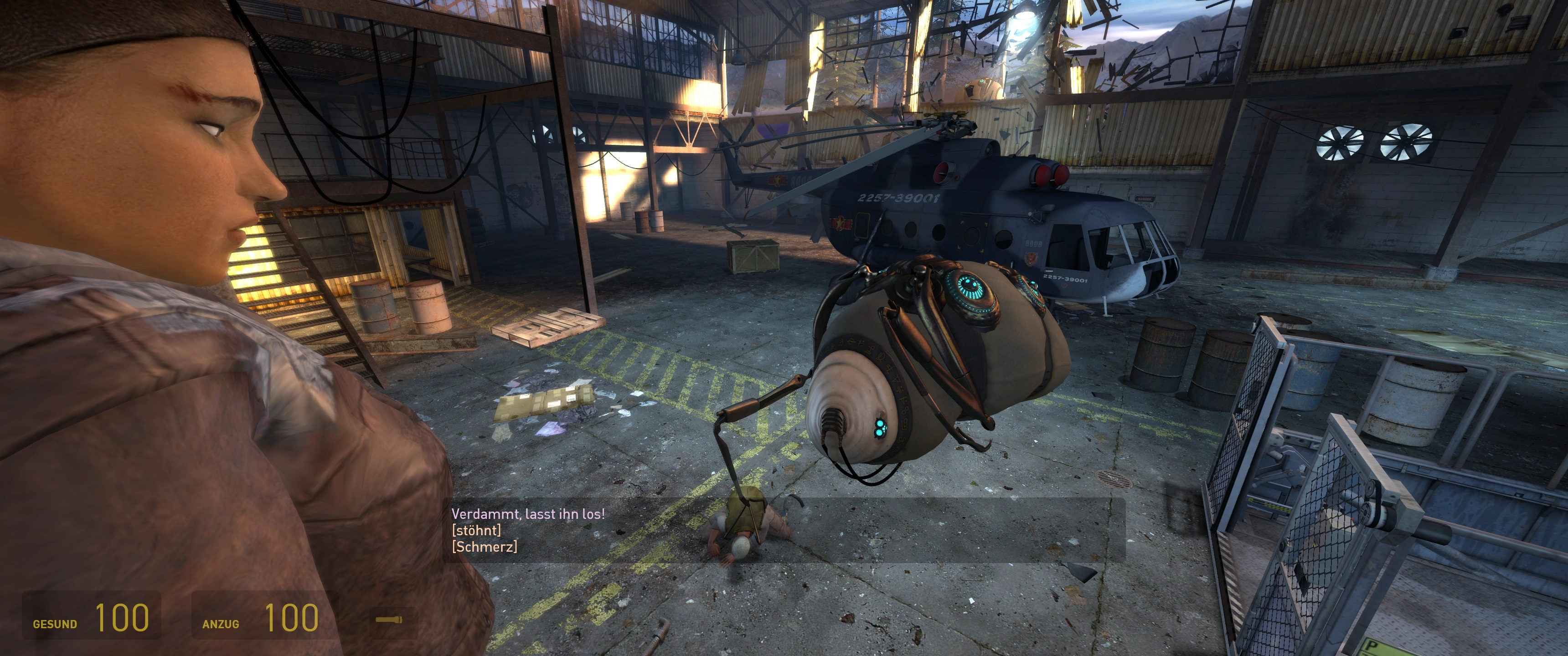The height and width of the screenshot is (656, 1568).
Task: Click the flashlight icon in the HUD
Action: click(x=388, y=620)
